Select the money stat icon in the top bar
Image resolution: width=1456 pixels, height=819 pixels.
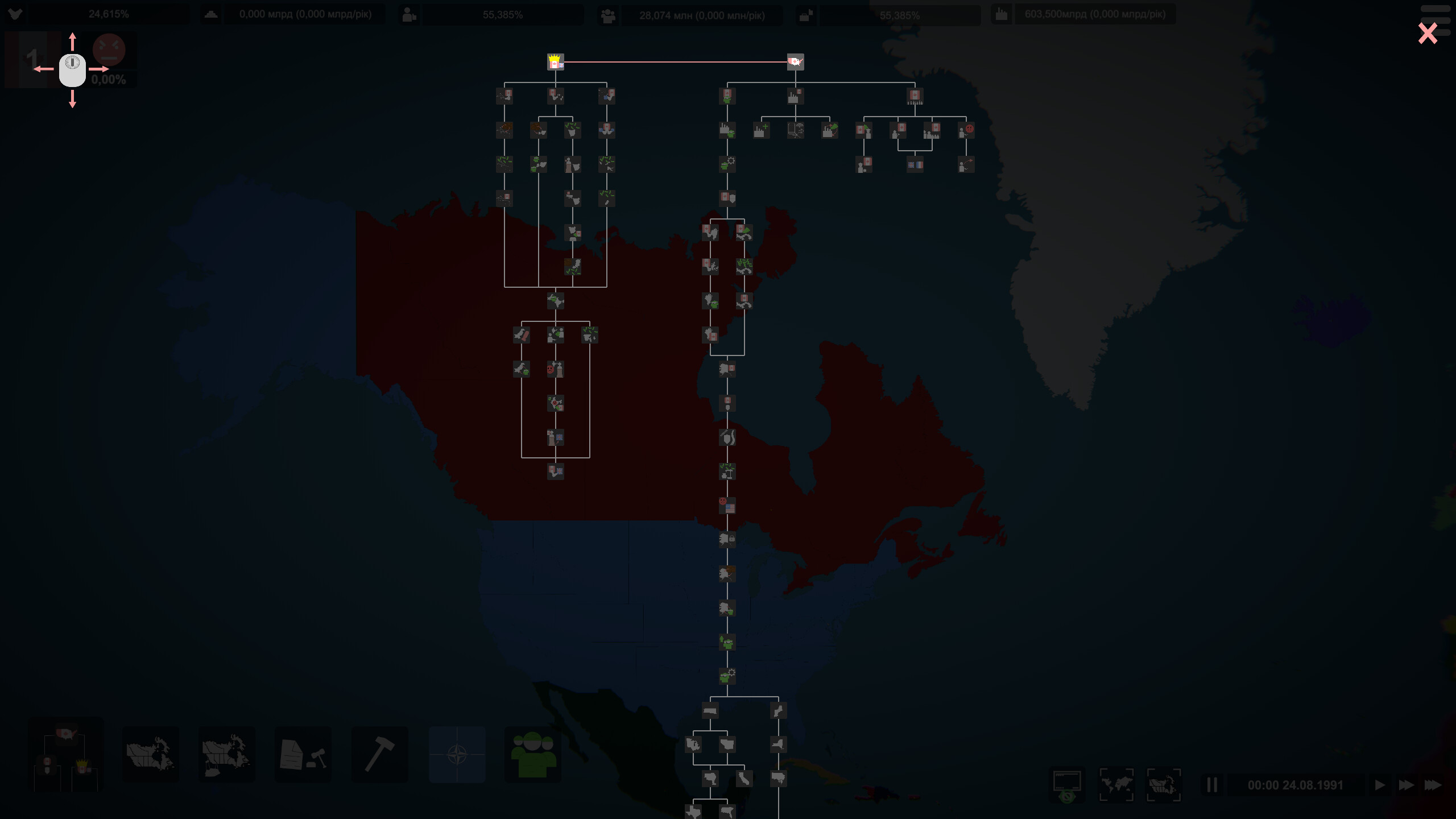pos(211,13)
